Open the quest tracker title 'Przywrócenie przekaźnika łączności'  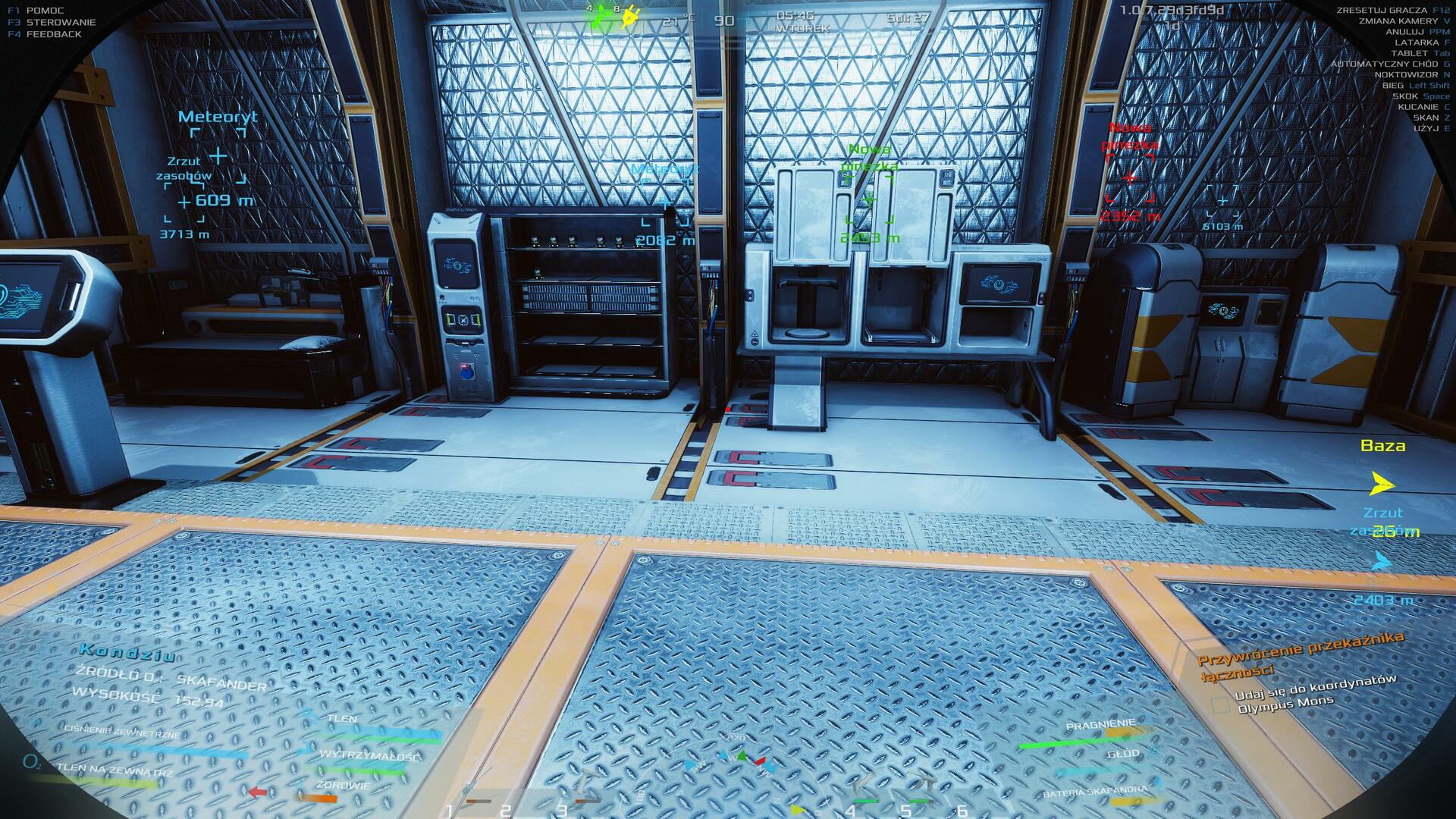(1300, 654)
